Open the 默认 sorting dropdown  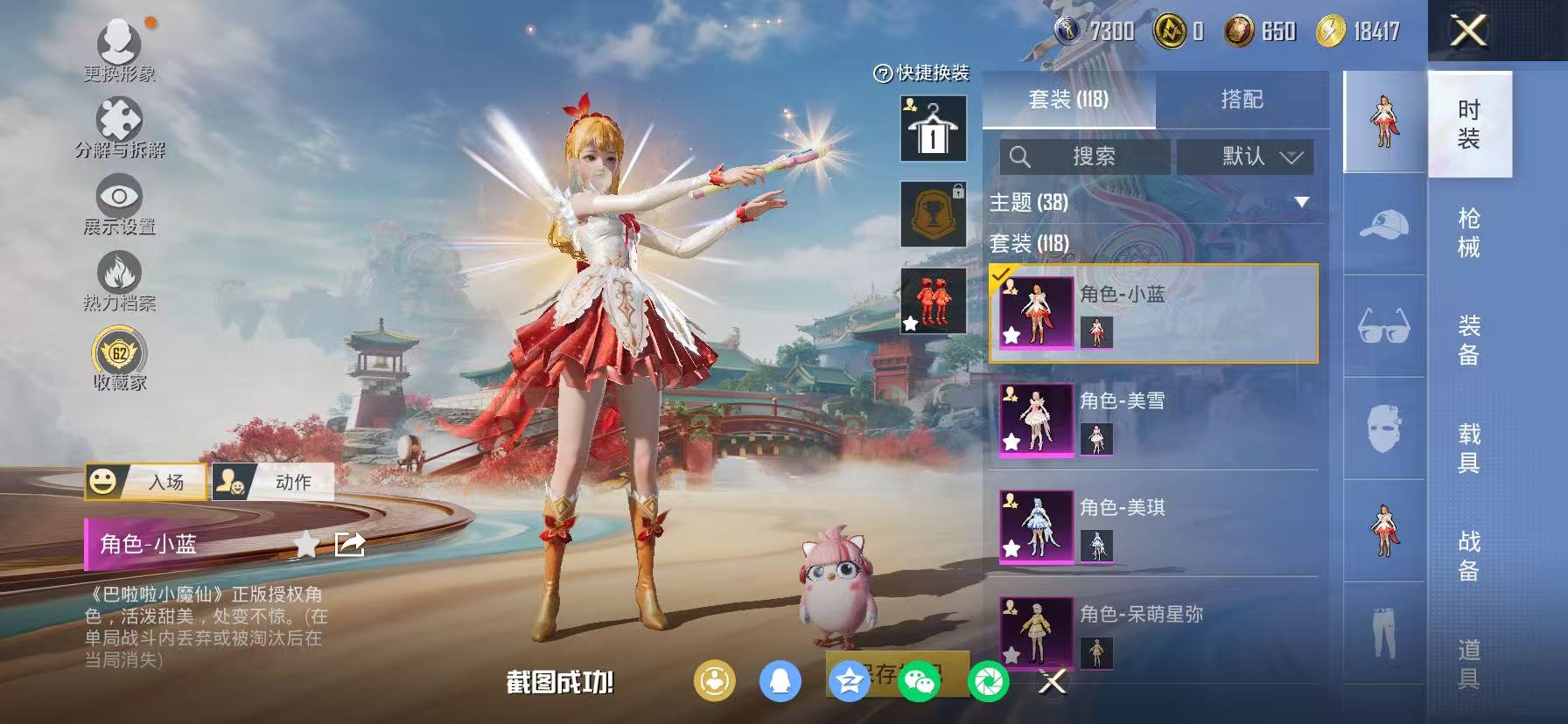[1246, 157]
